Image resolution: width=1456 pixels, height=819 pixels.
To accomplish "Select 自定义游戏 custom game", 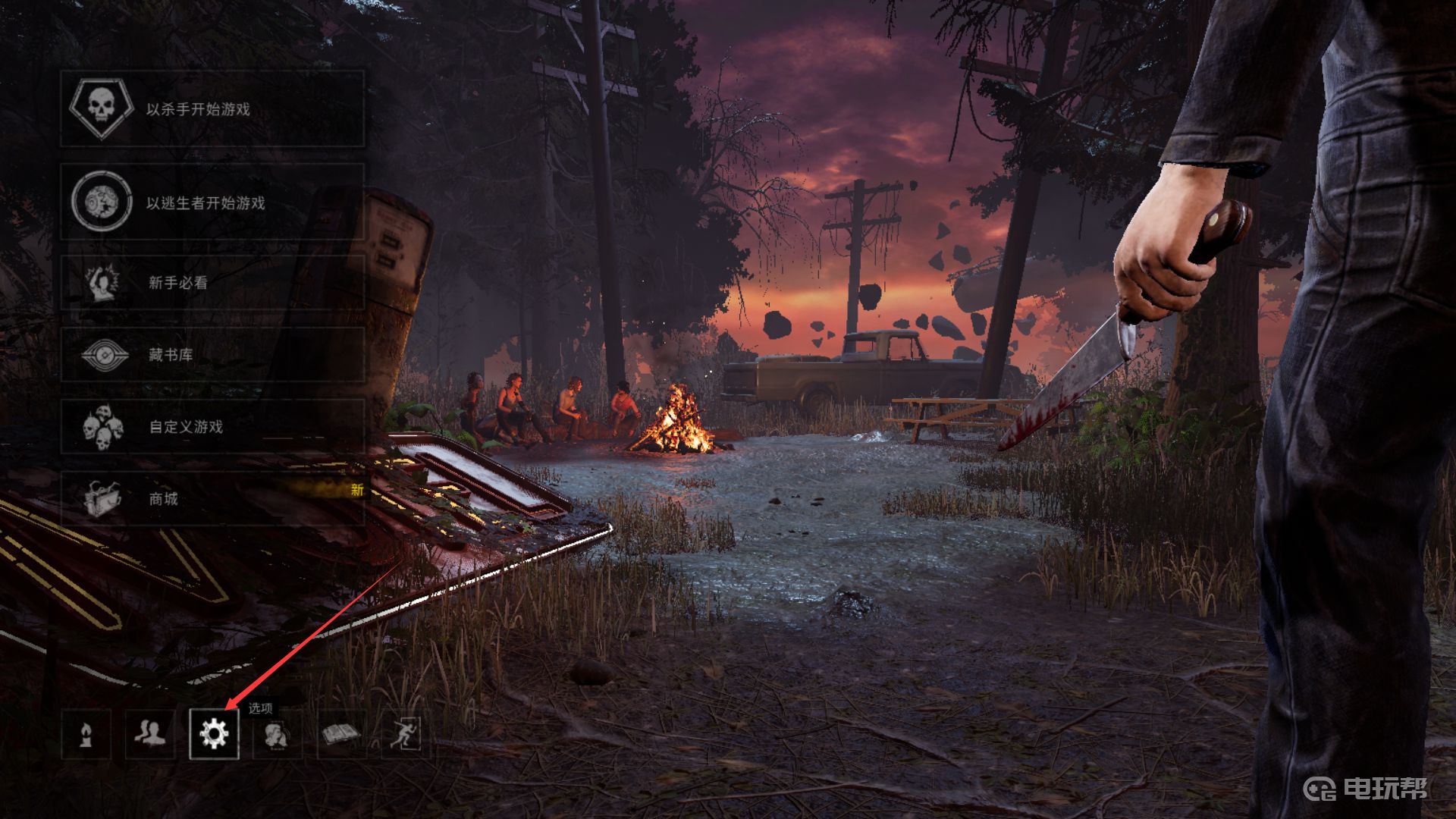I will [x=212, y=426].
